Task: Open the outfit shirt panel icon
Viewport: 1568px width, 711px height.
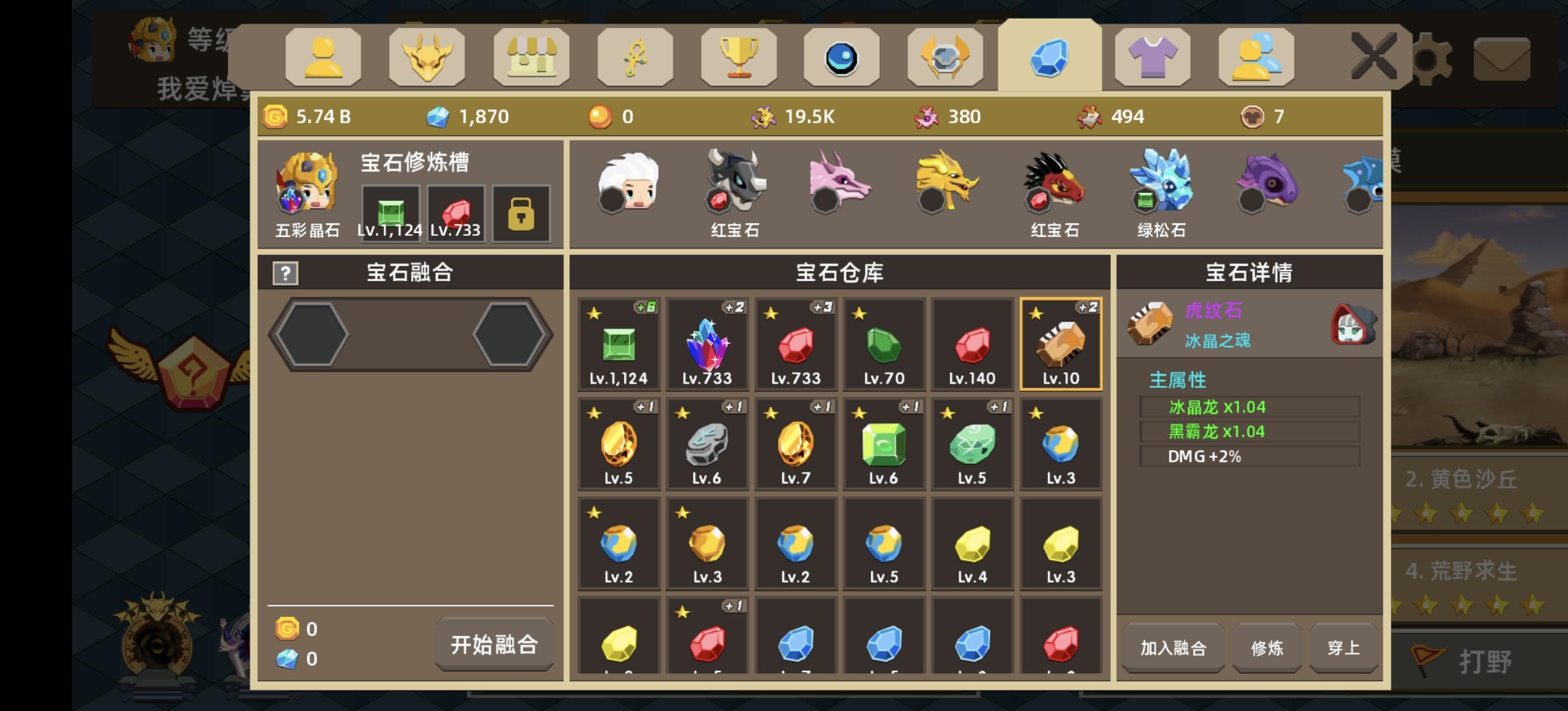Action: (x=1152, y=58)
